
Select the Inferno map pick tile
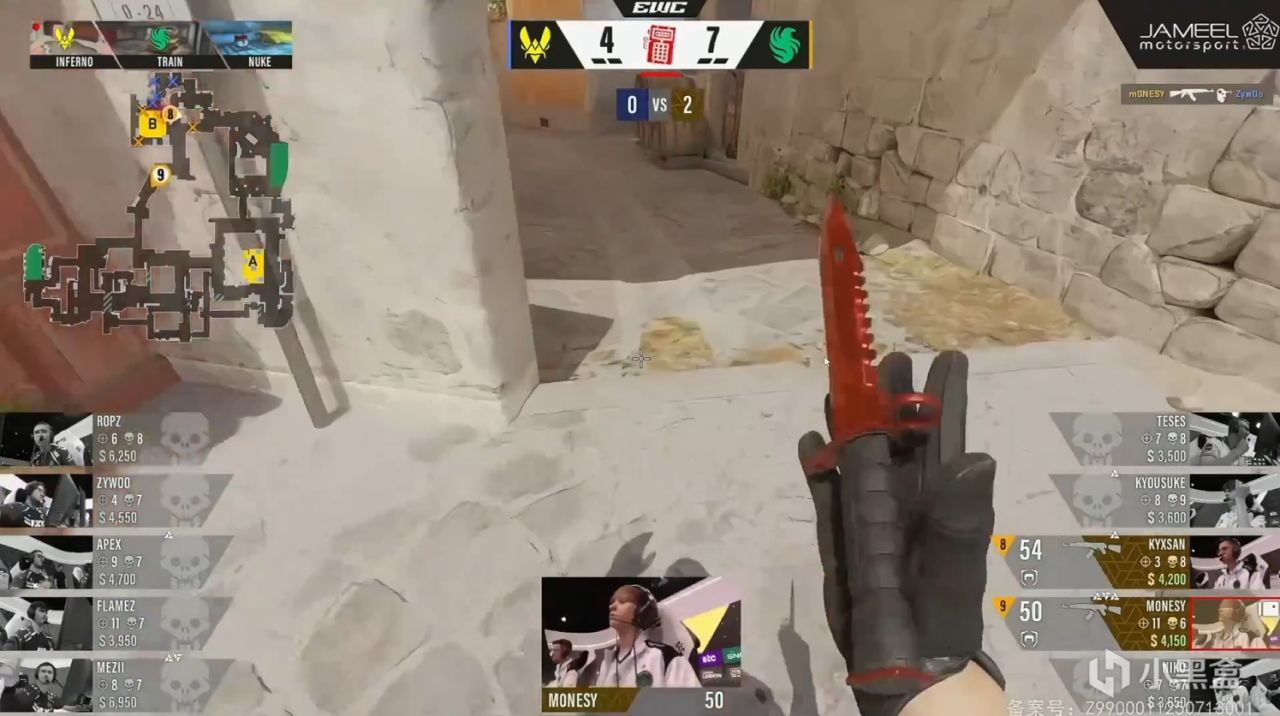tap(74, 44)
